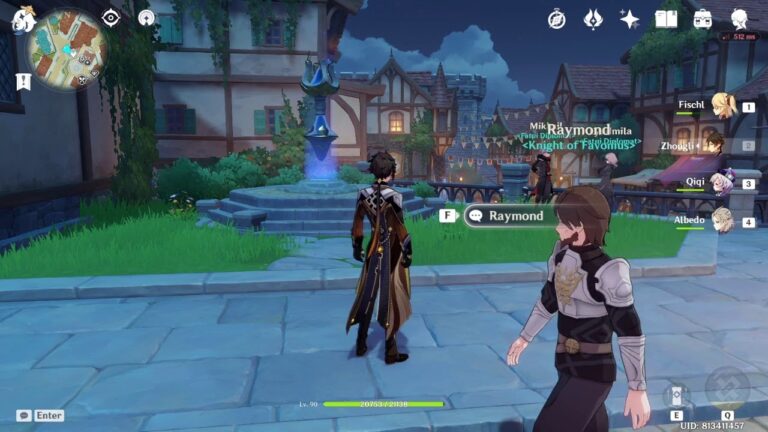Open the chat box
Viewport: 768px width, 432px height.
(x=40, y=415)
